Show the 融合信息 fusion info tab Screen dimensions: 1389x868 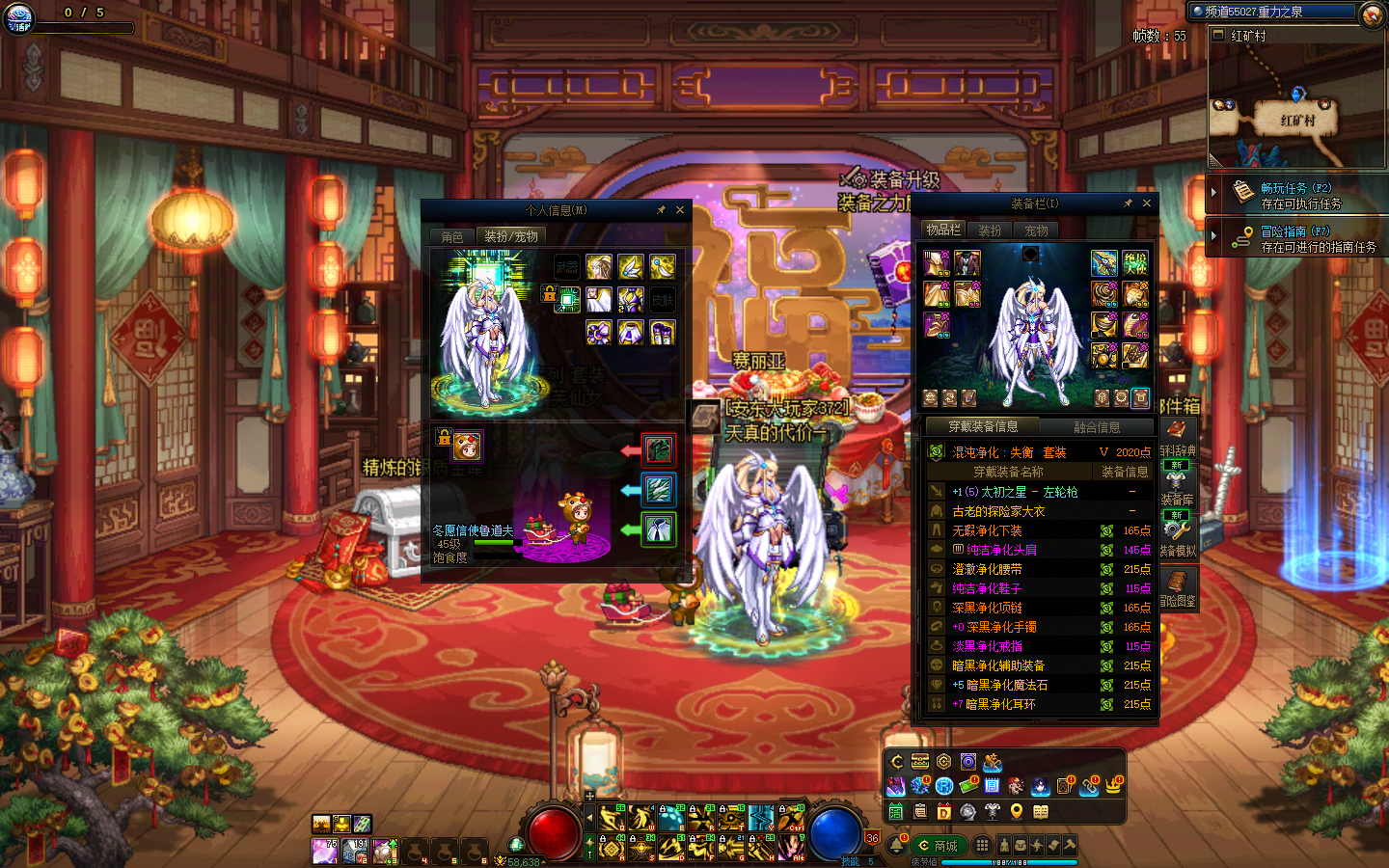(1097, 427)
